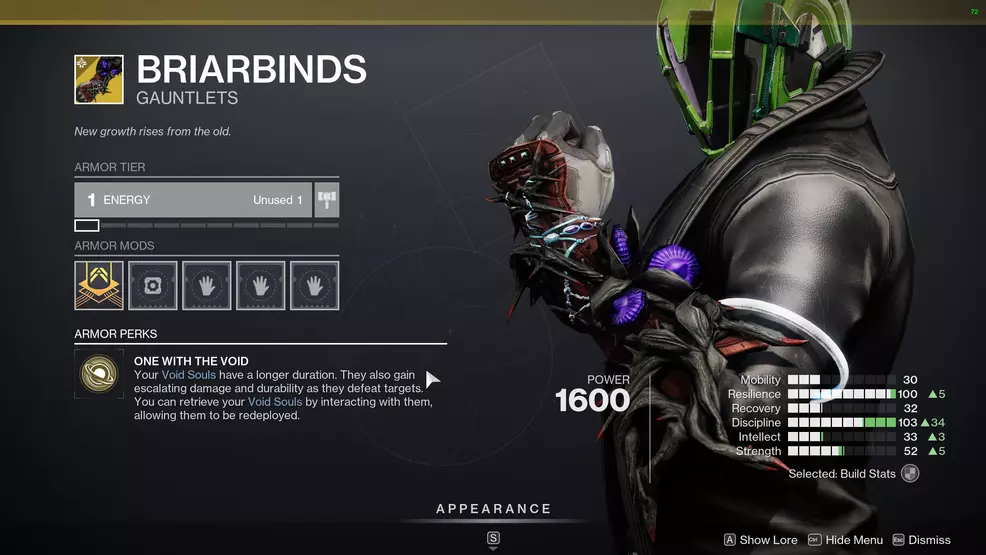Image resolution: width=986 pixels, height=555 pixels.
Task: Click the hammer upgrade energy button
Action: point(327,200)
